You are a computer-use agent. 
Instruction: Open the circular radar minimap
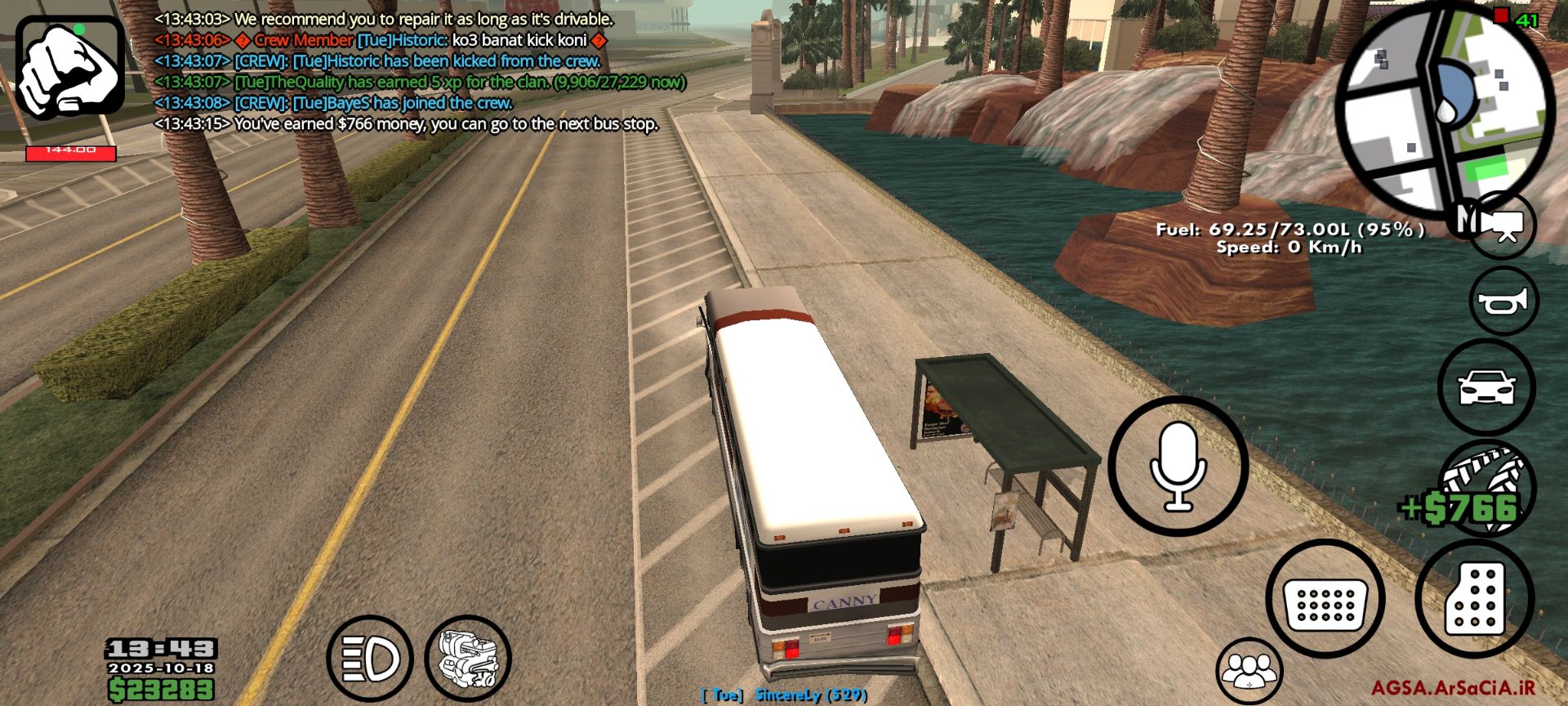click(x=1448, y=108)
